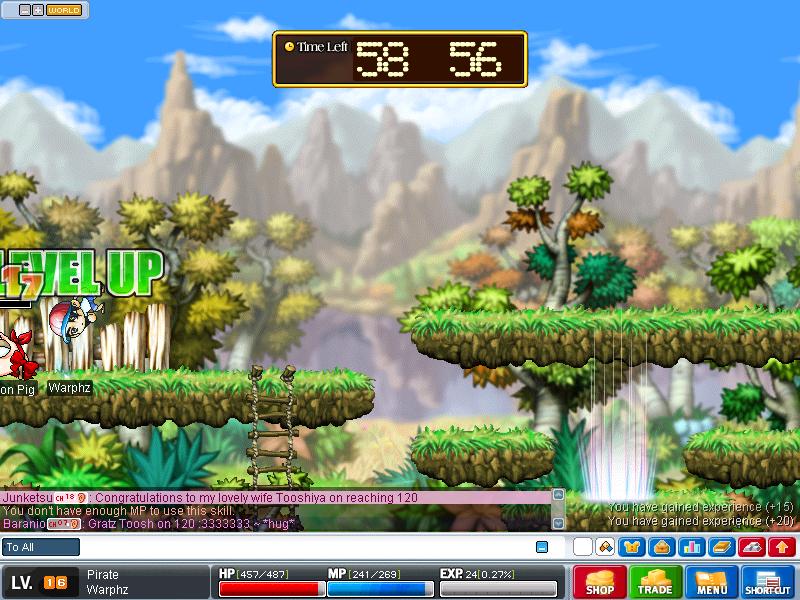Viewport: 800px width, 600px height.
Task: Click the red up-arrow quick button
Action: tap(783, 547)
